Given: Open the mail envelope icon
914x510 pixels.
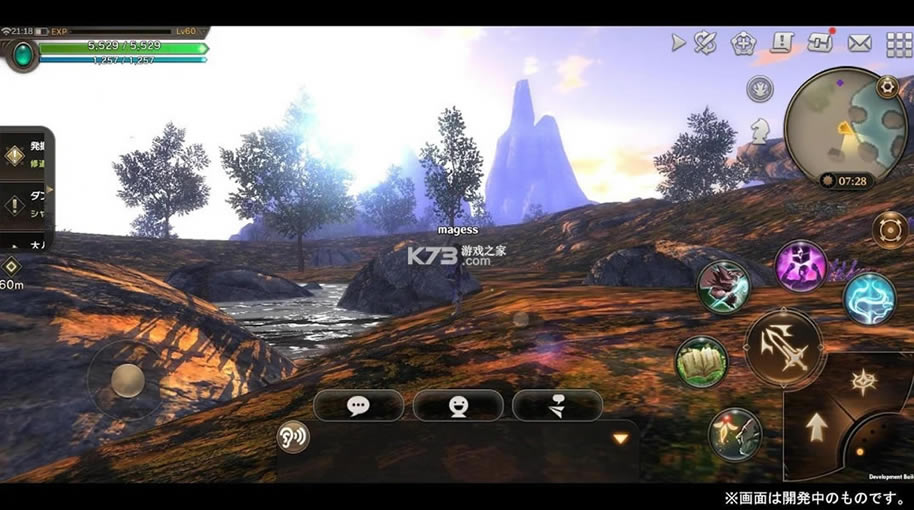Looking at the screenshot, I should click(860, 43).
